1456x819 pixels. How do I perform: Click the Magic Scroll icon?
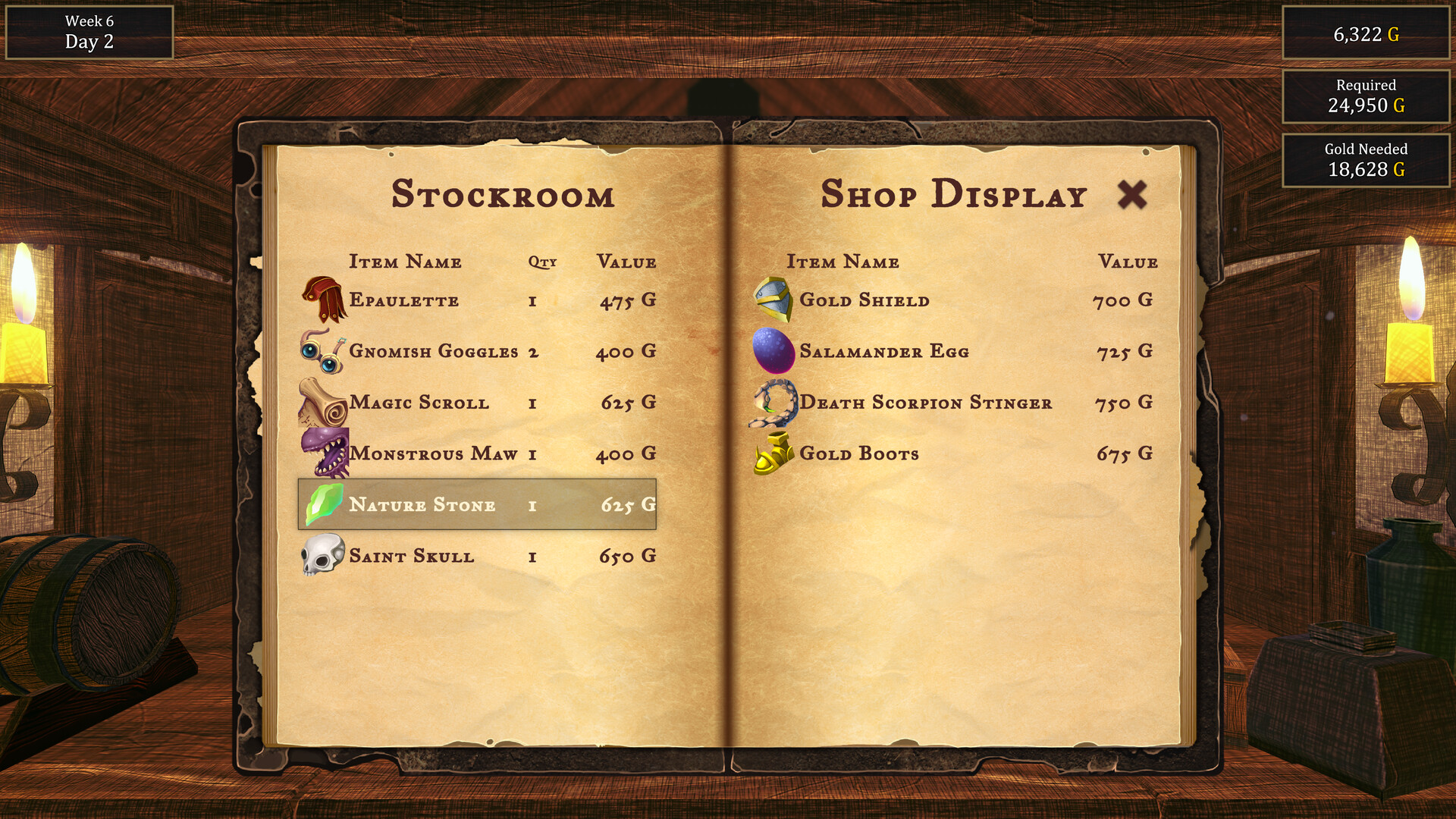coord(322,403)
